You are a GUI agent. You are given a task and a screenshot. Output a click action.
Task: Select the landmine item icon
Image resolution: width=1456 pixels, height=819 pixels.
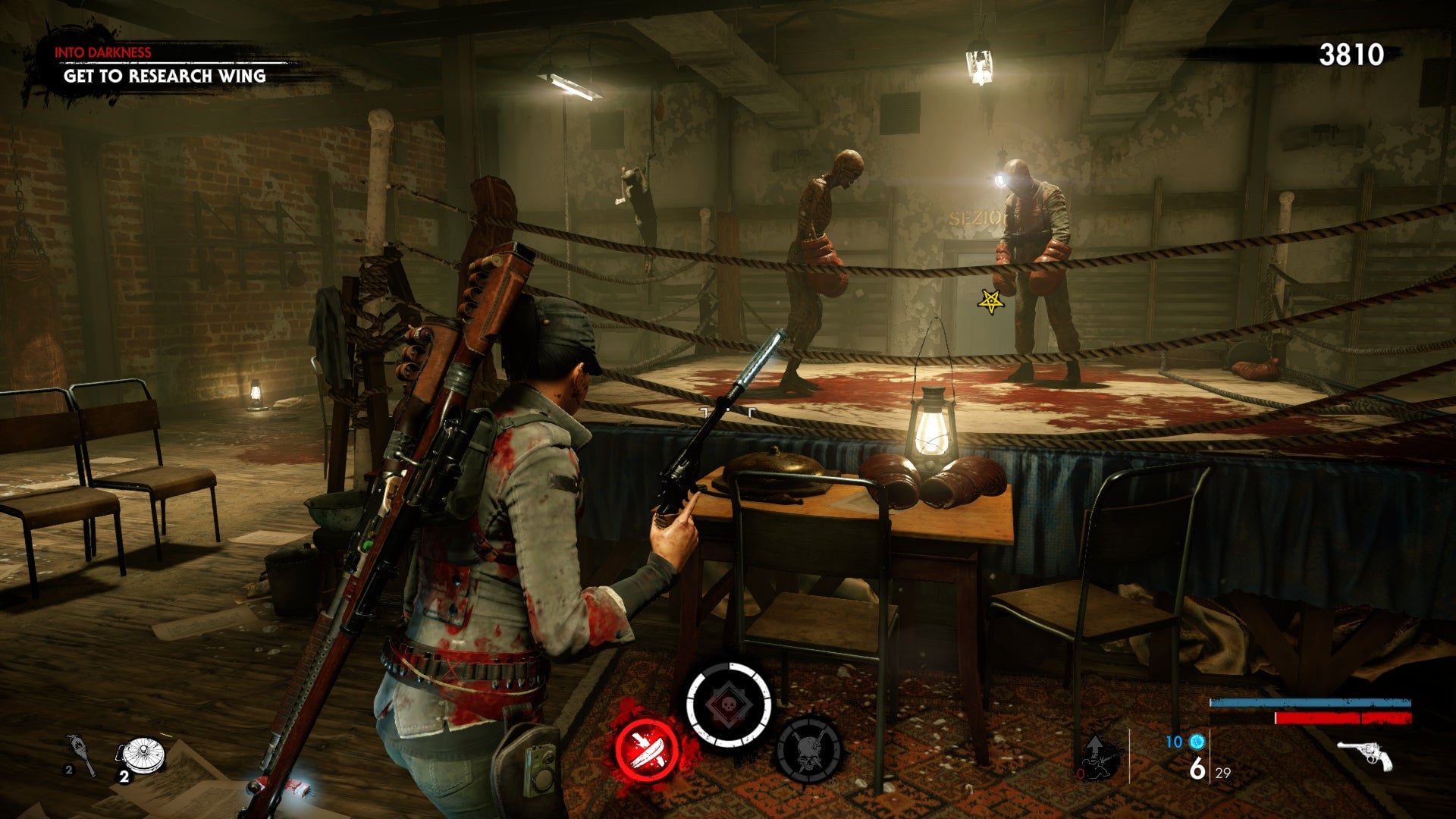pyautogui.click(x=141, y=755)
